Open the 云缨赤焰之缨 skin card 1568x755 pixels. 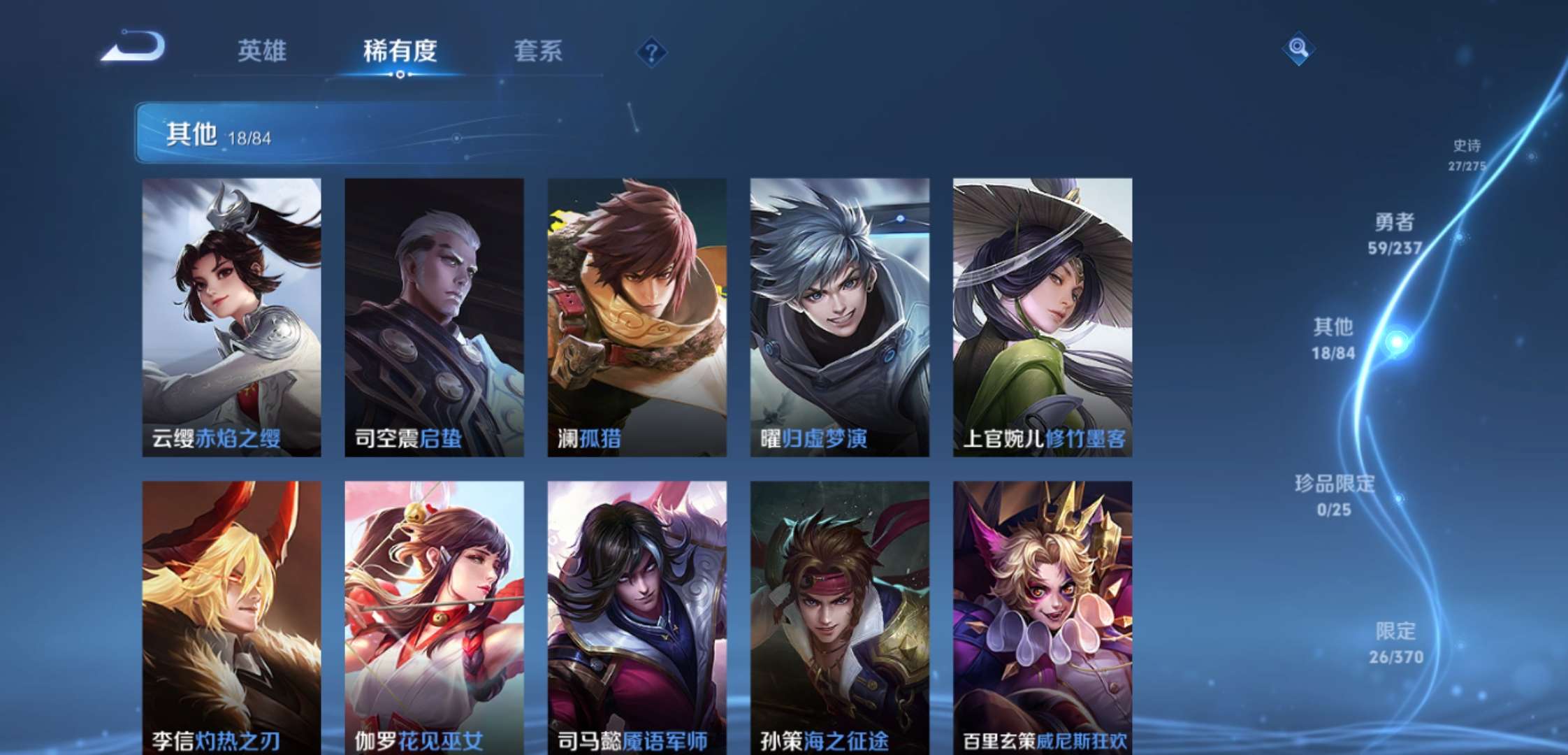(x=227, y=315)
